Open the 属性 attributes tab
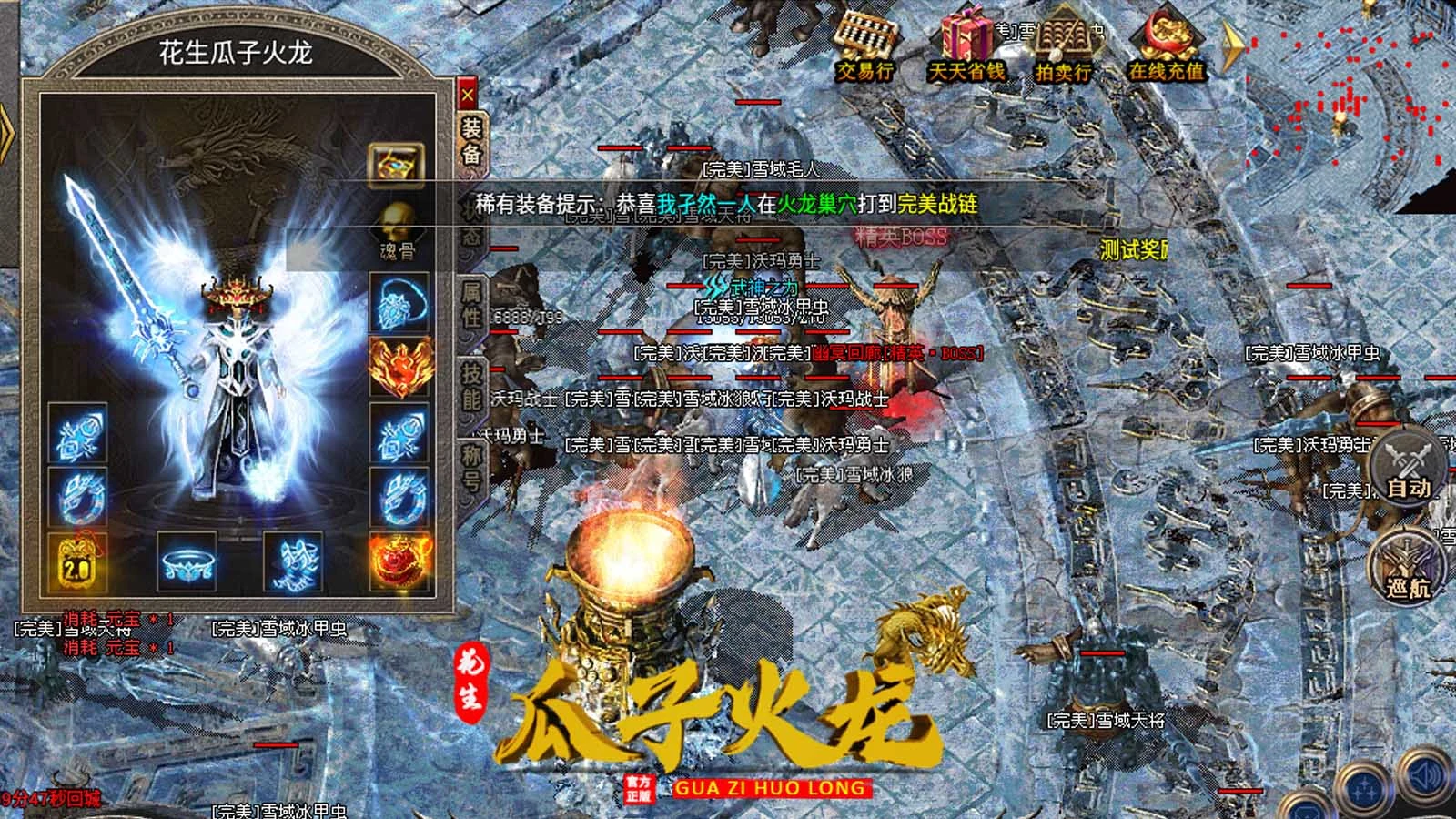This screenshot has height=819, width=1456. (471, 303)
